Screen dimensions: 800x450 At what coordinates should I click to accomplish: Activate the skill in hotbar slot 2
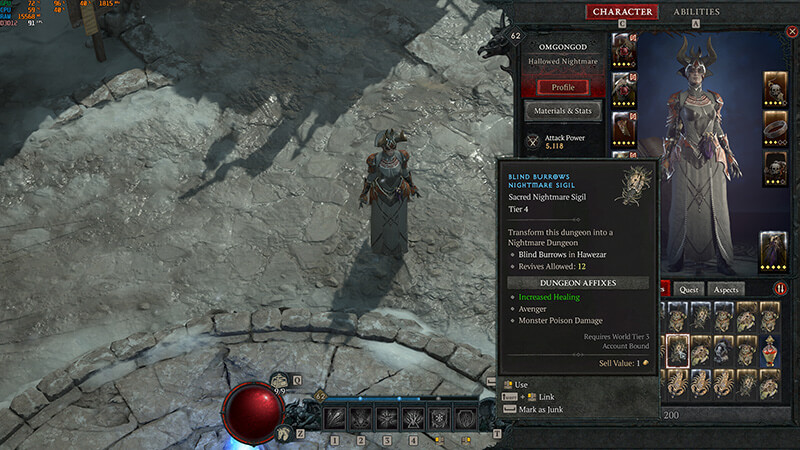click(x=361, y=418)
